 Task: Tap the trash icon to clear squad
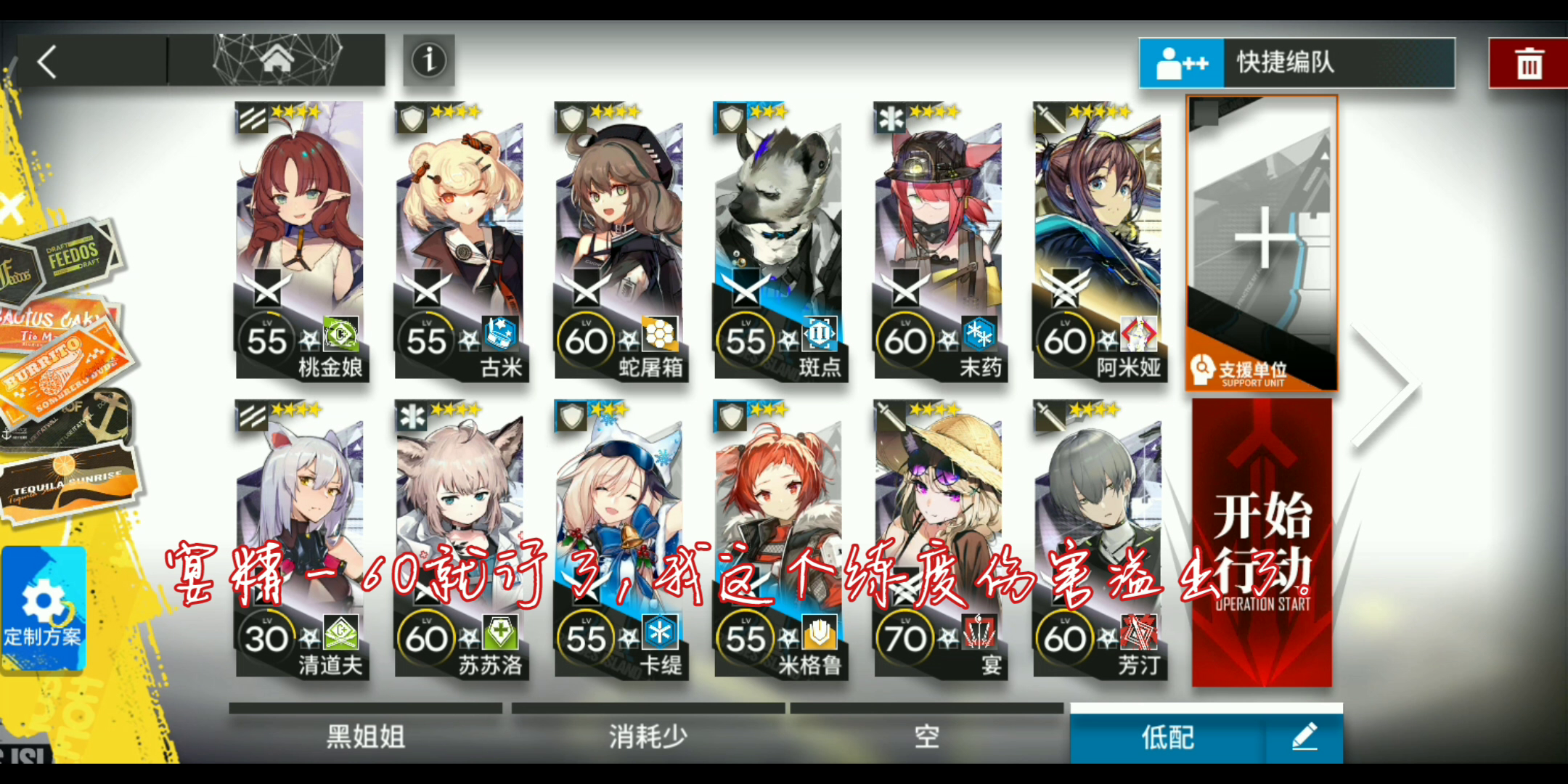tap(1528, 63)
